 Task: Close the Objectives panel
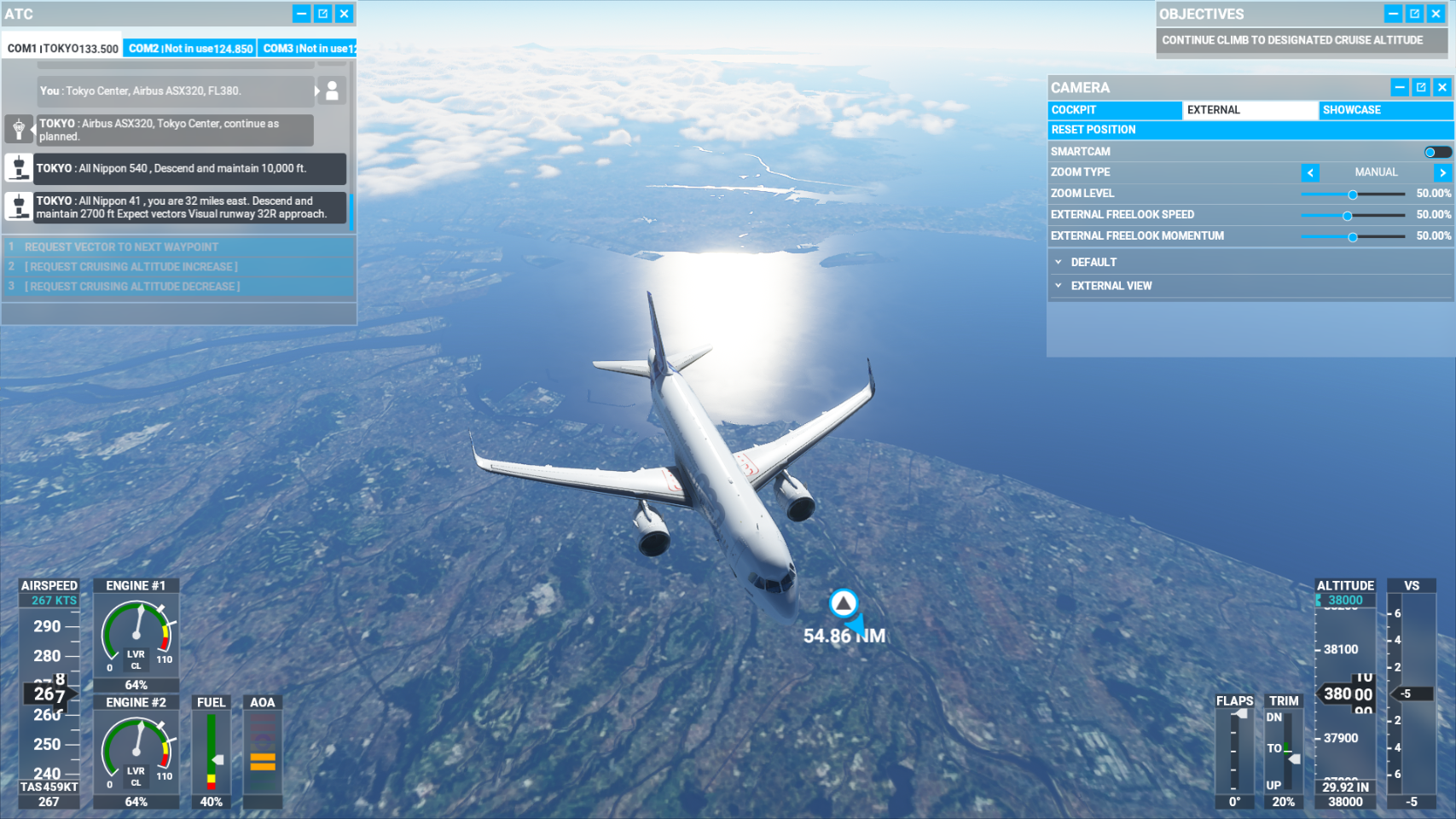pos(1436,14)
